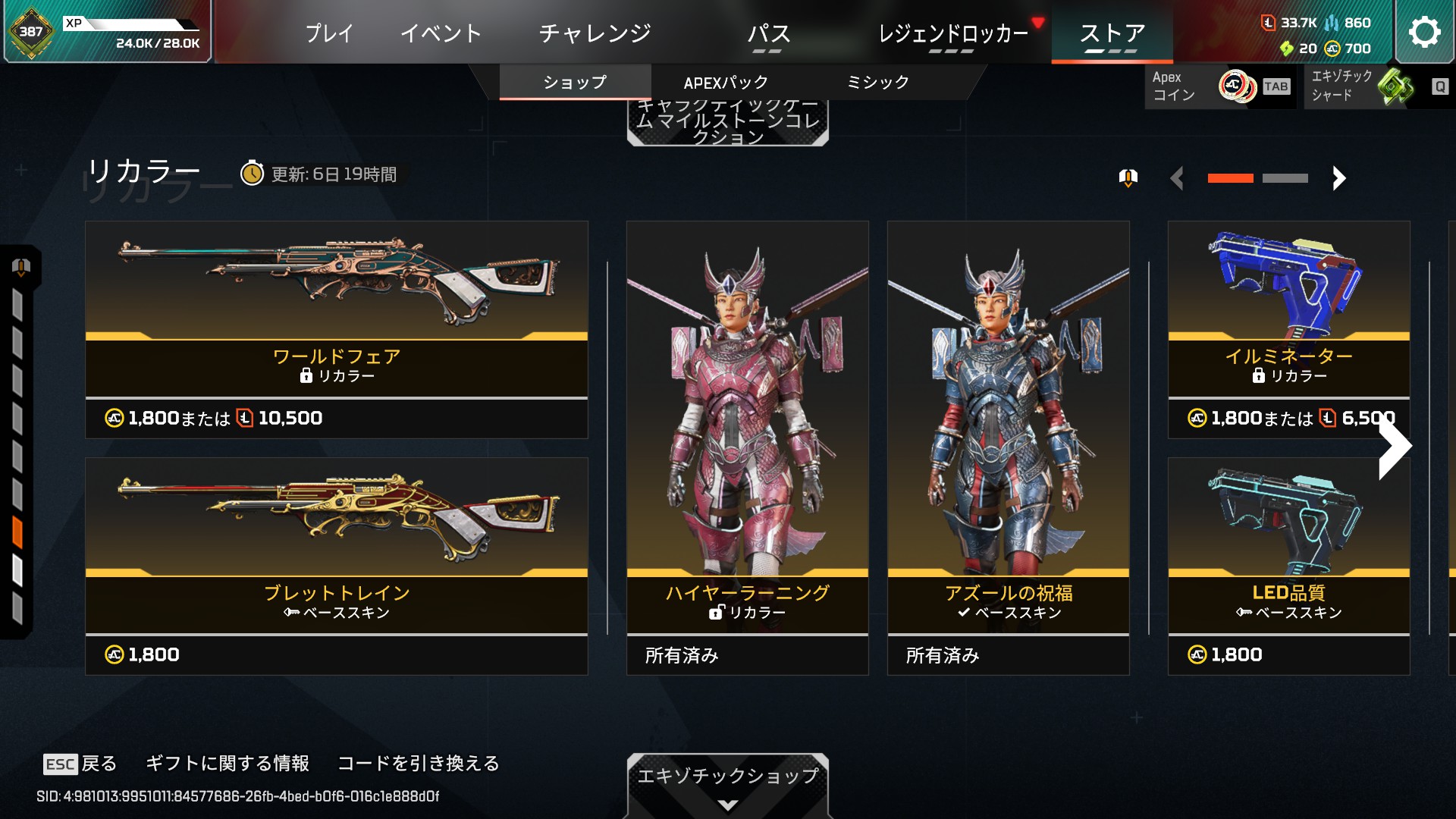Switch to the イベント tab
Screen dimensions: 1456x819
441,33
